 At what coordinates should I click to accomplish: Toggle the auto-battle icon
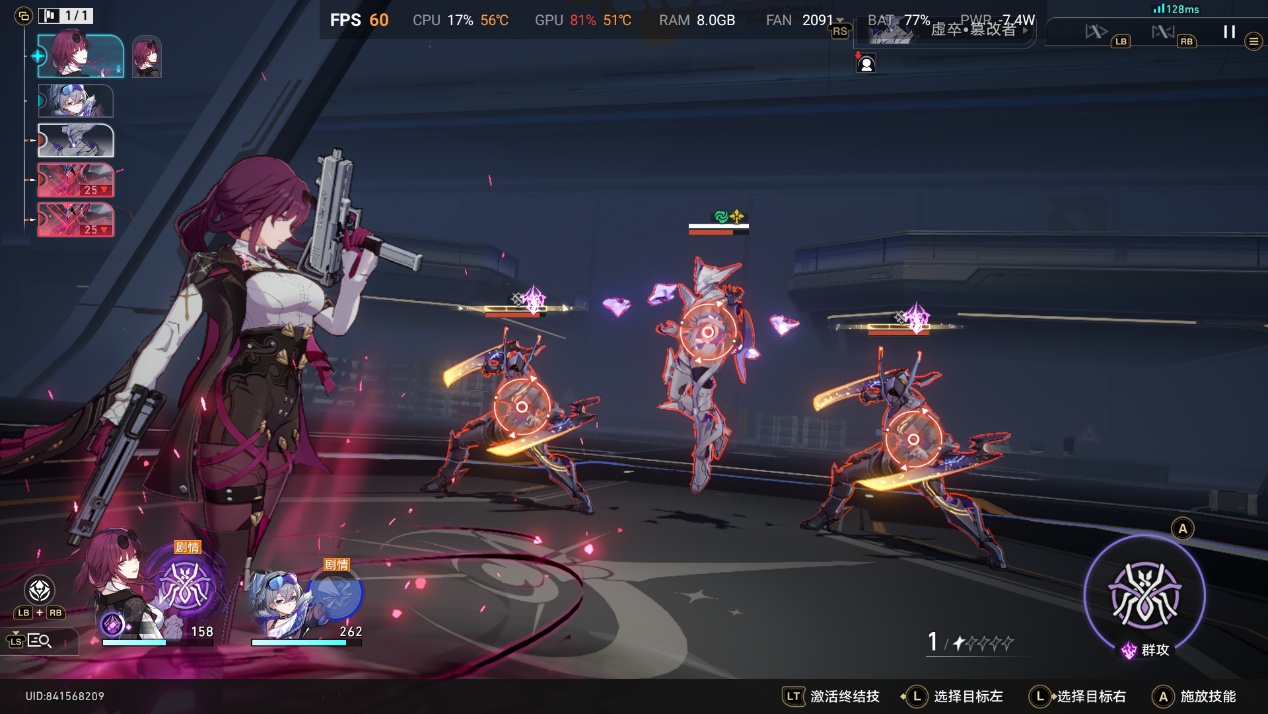point(1096,32)
